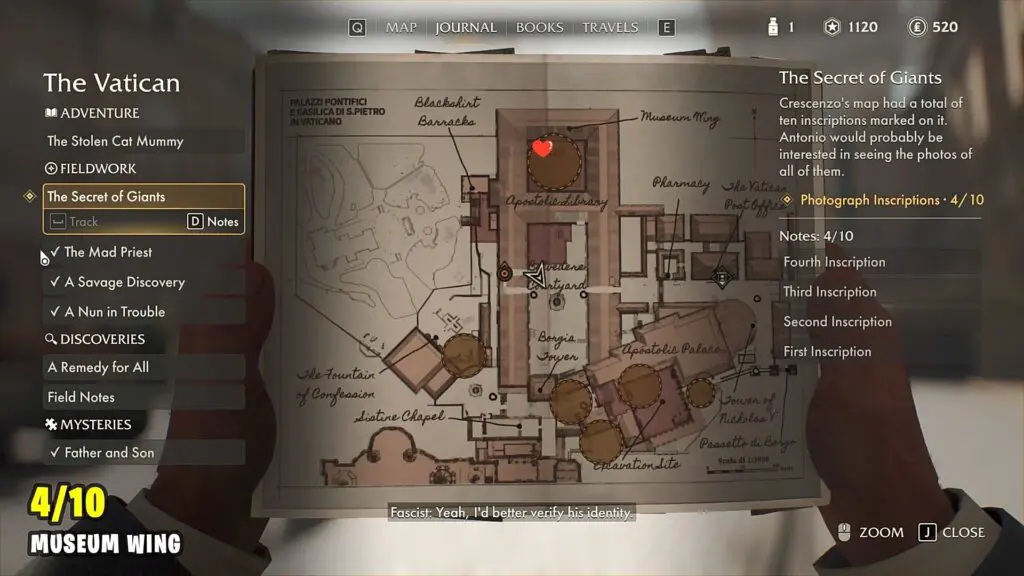Open the Travels tab
Viewport: 1024px width, 576px height.
[610, 27]
